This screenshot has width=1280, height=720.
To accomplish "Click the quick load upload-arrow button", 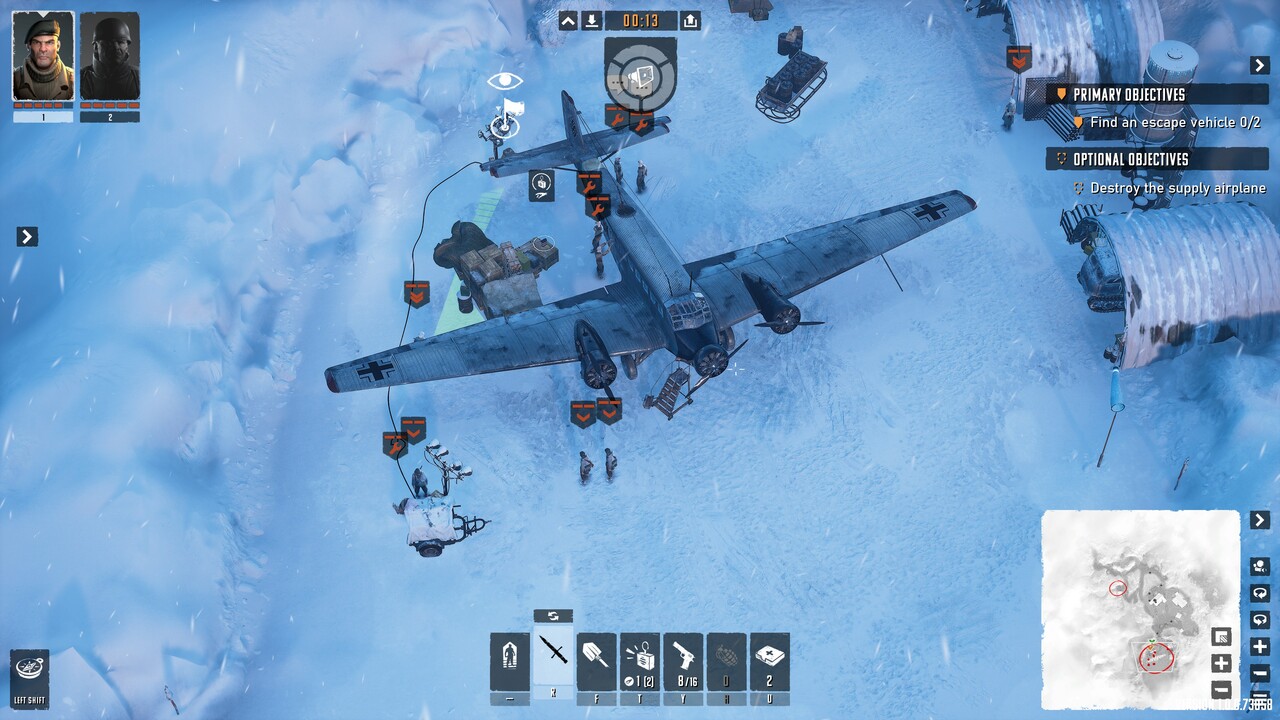I will (x=690, y=21).
